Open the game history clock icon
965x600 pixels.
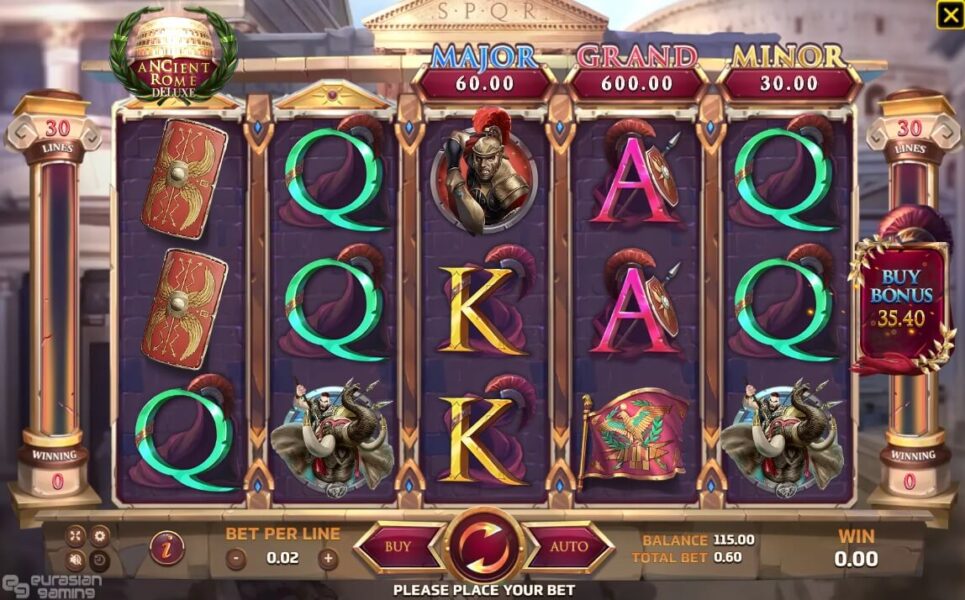[99, 558]
